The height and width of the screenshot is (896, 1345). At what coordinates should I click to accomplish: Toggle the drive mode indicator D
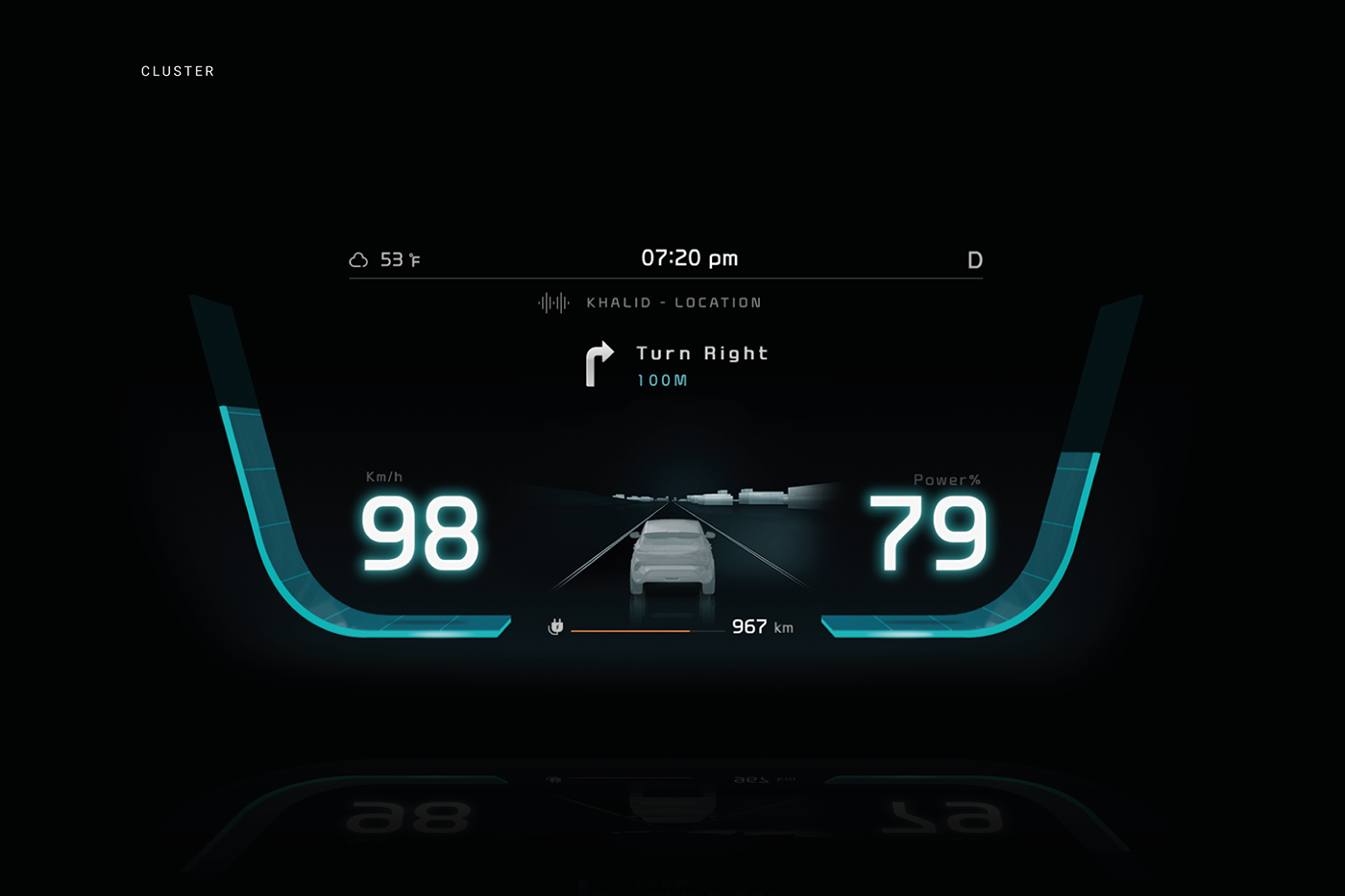click(975, 259)
